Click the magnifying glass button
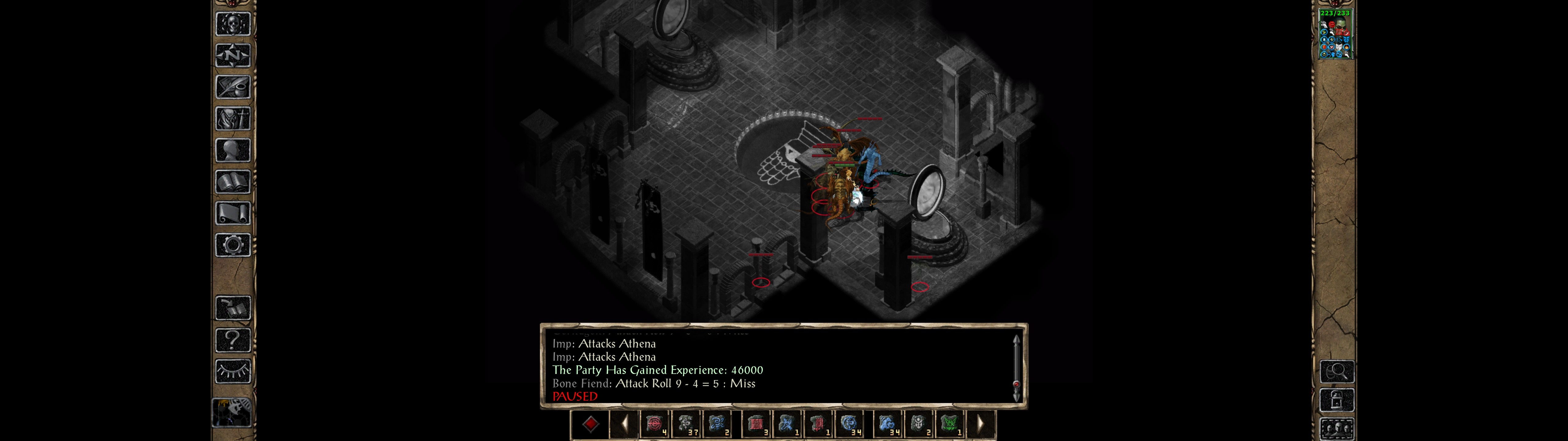 click(1336, 371)
